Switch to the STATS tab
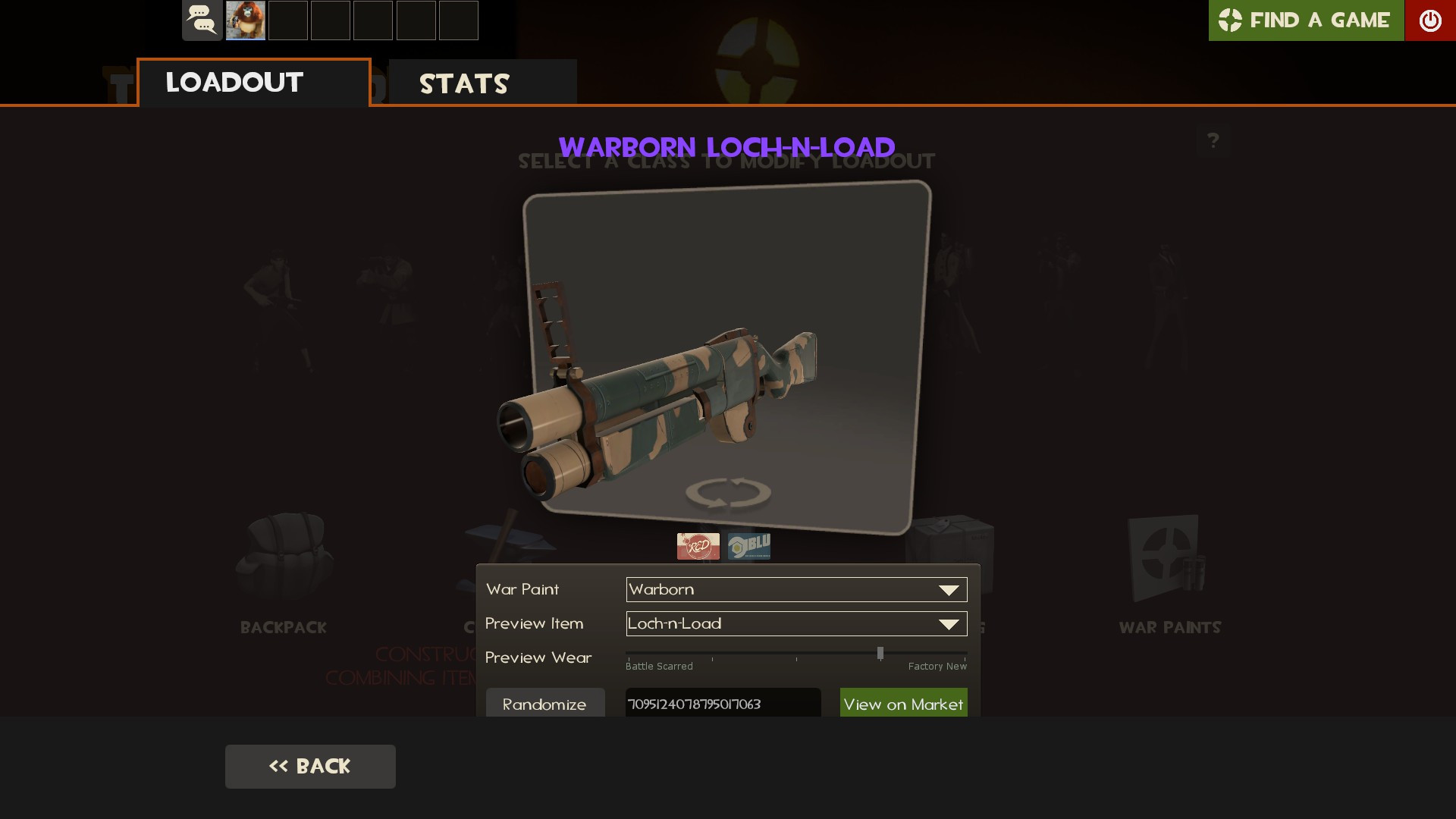Screen dimensions: 1456x819 pos(464,83)
